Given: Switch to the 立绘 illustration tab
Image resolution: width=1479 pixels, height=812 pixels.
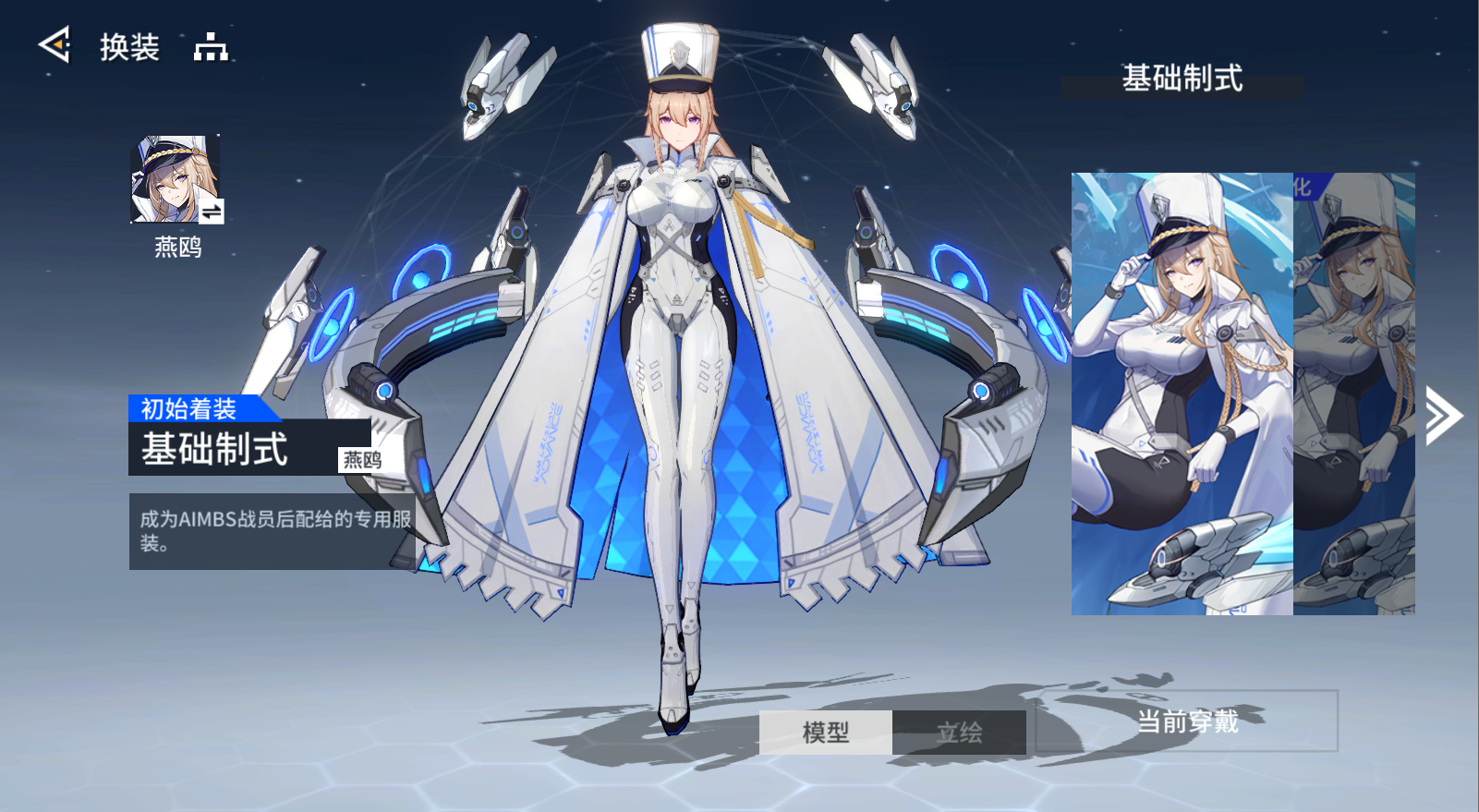Looking at the screenshot, I should click(959, 733).
